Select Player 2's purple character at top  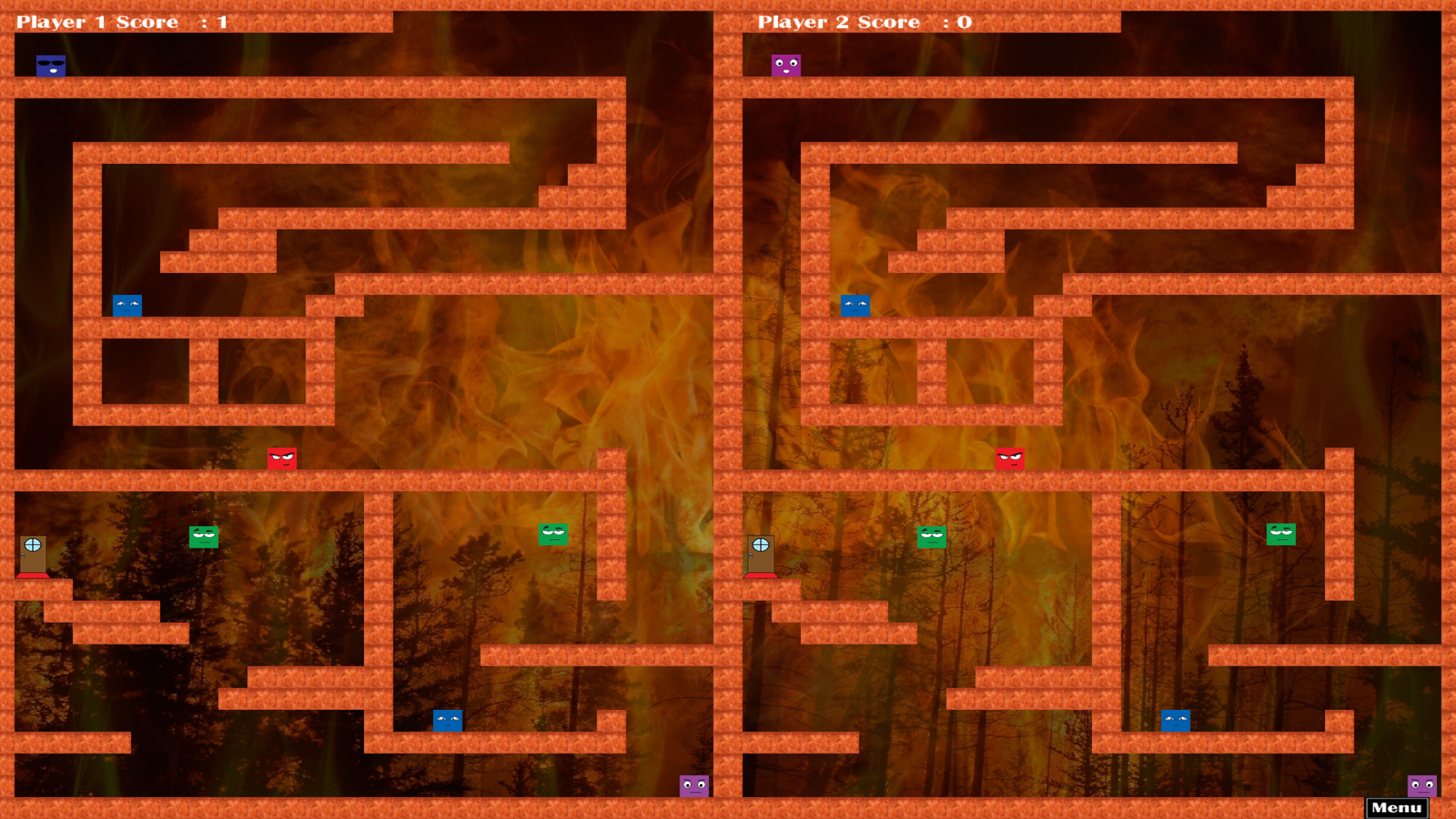[785, 64]
